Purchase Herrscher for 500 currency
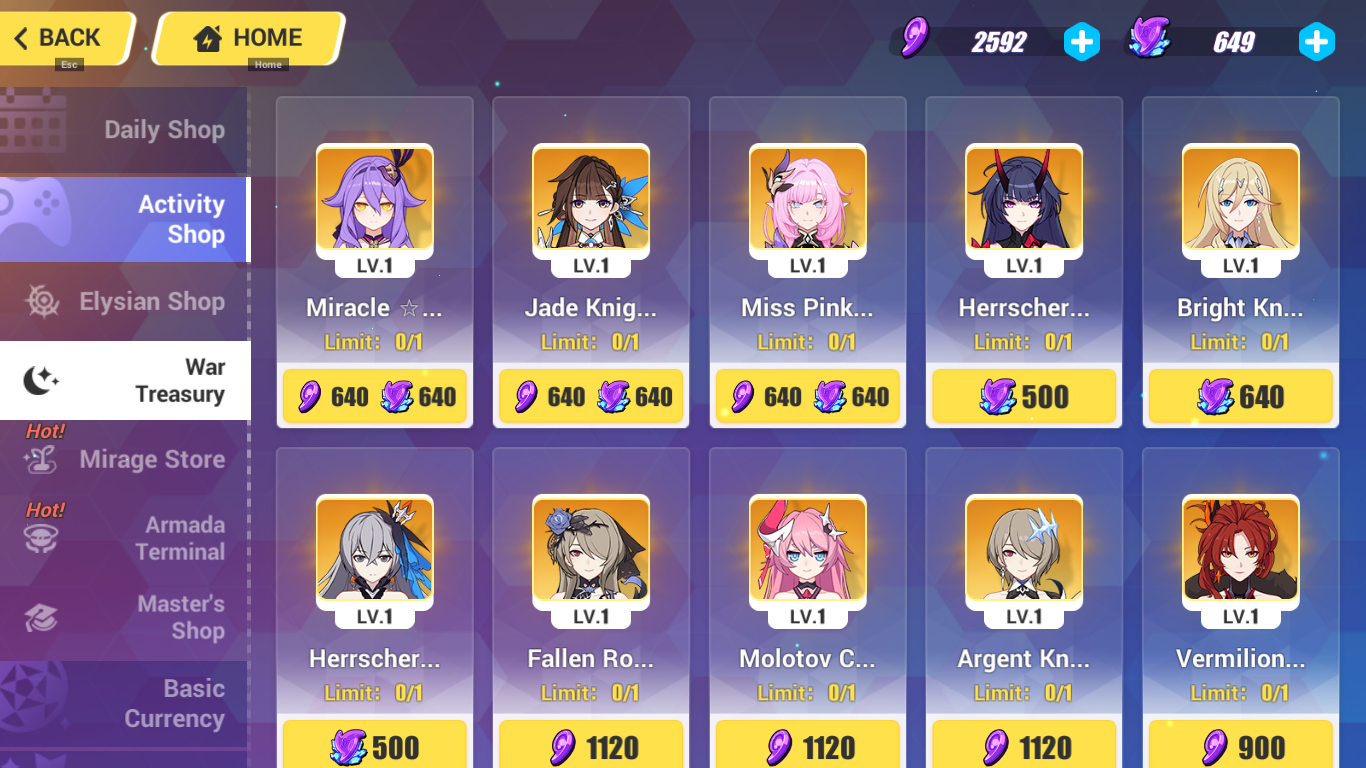The width and height of the screenshot is (1366, 768). pos(1023,396)
